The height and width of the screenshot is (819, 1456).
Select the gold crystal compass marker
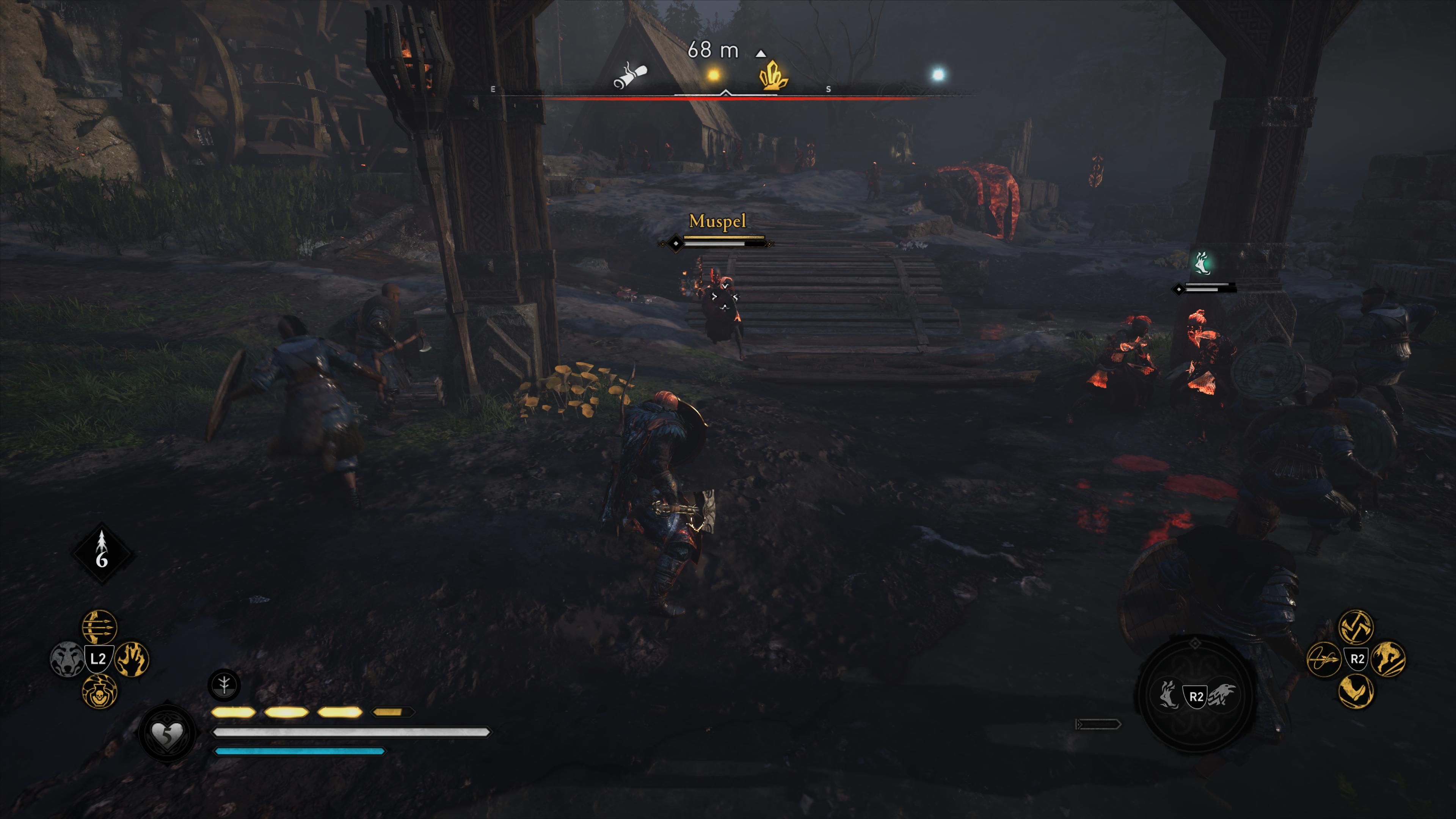pos(772,76)
